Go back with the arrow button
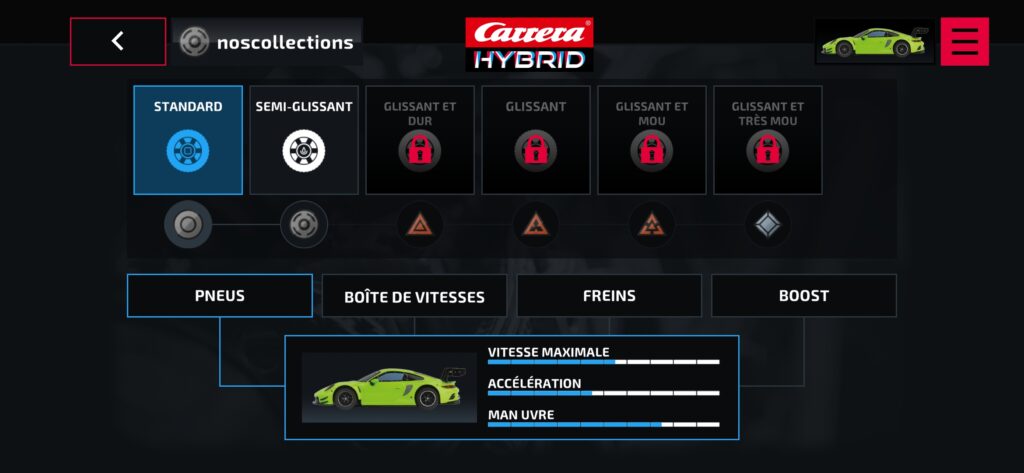The height and width of the screenshot is (473, 1024). (x=118, y=42)
